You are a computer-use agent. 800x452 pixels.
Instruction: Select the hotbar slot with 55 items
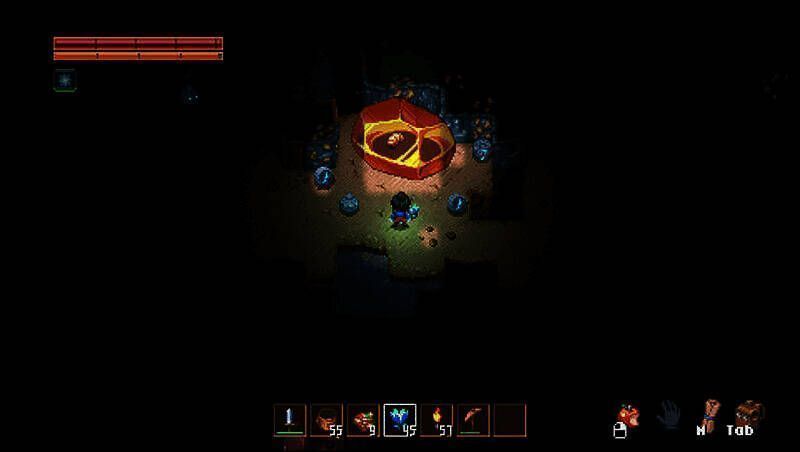[326, 420]
